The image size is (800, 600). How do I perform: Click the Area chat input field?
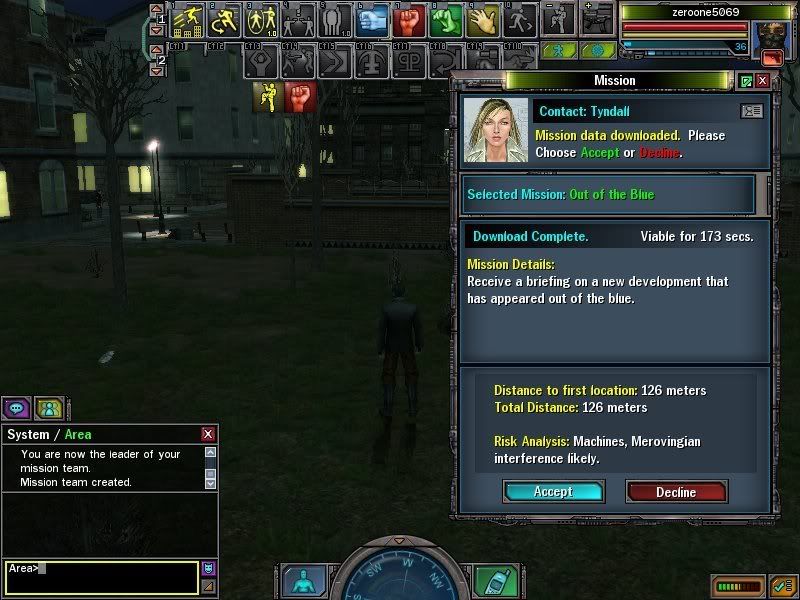[100, 577]
